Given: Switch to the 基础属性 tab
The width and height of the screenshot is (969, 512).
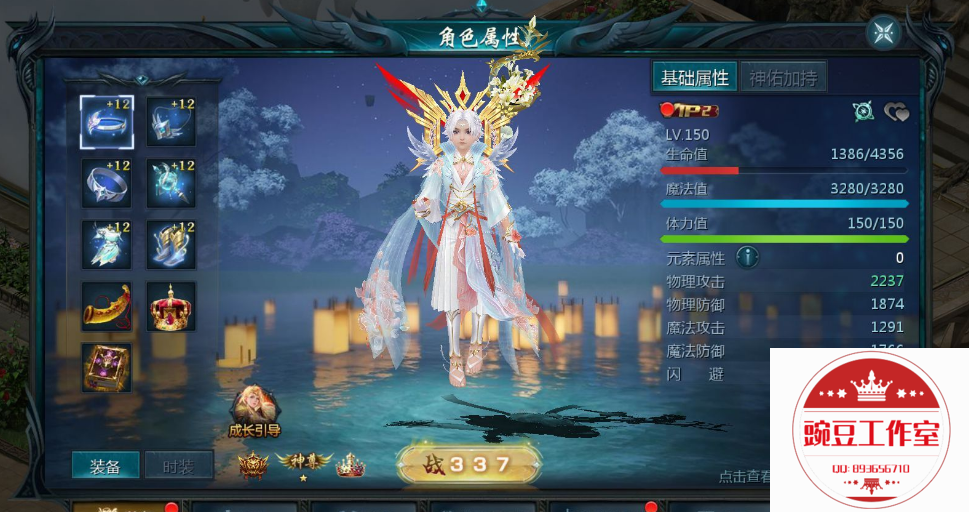Looking at the screenshot, I should [x=695, y=77].
